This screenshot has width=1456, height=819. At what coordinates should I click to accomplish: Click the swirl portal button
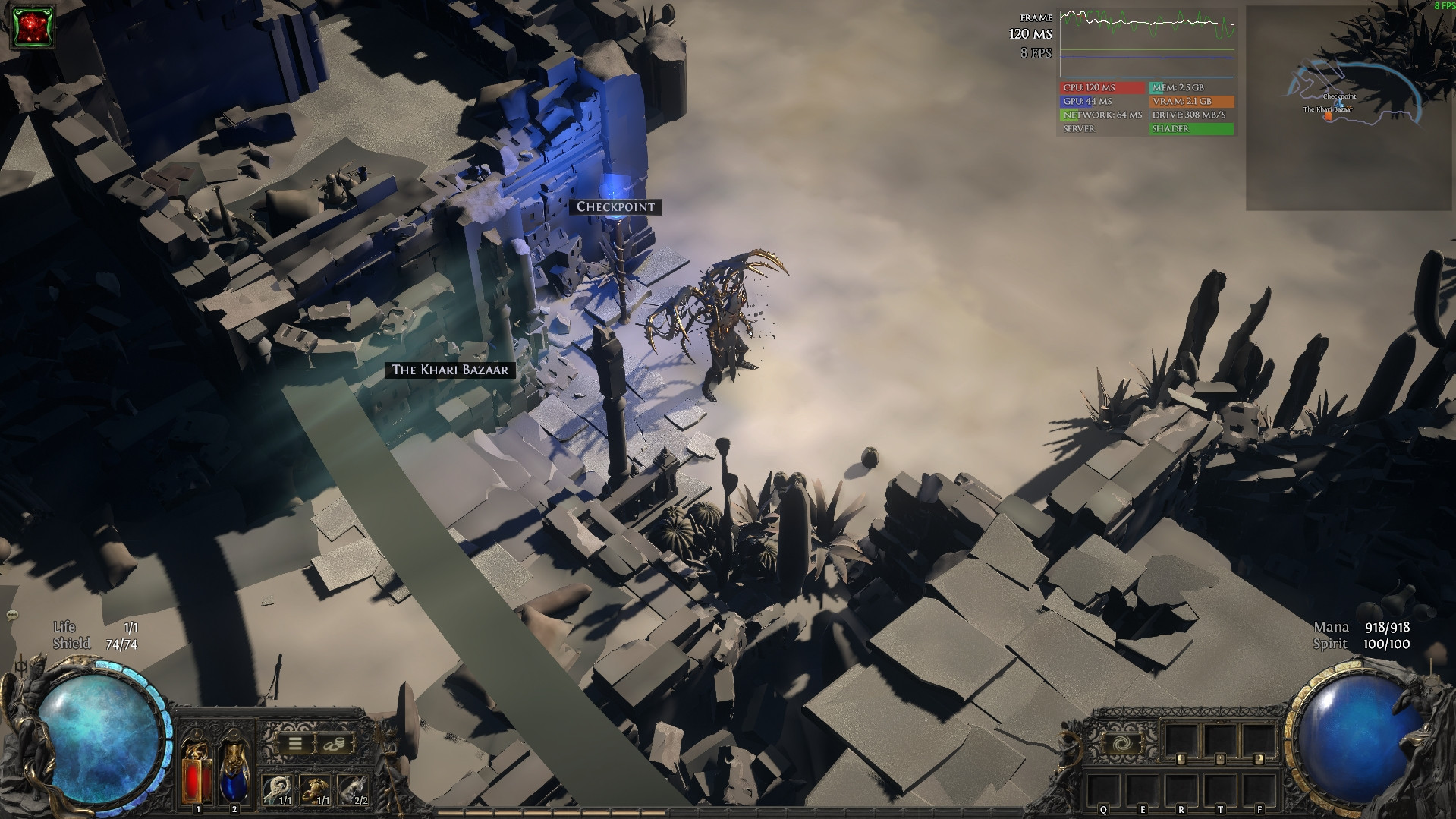[x=1118, y=743]
